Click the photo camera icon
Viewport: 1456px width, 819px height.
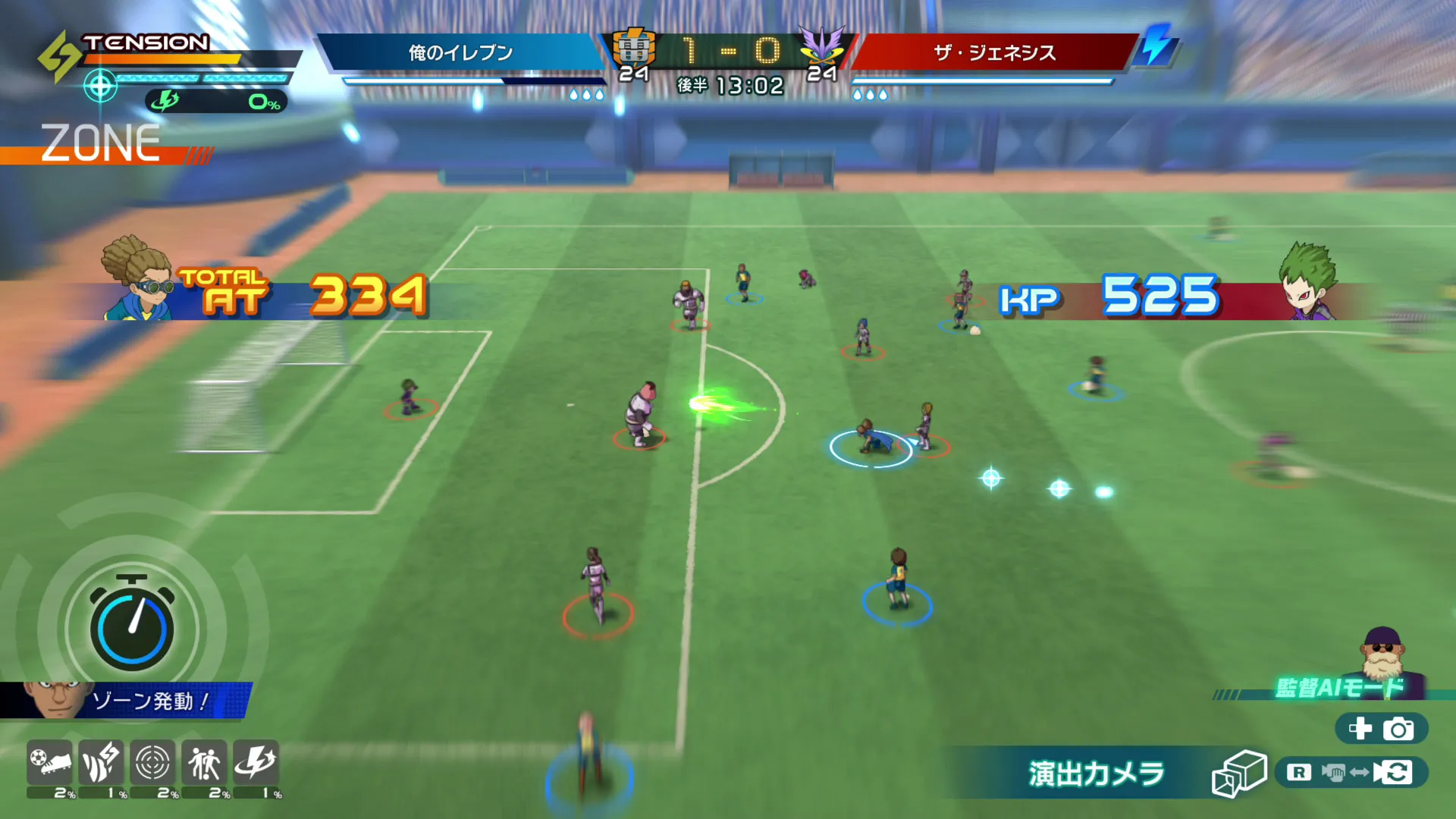[x=1398, y=730]
